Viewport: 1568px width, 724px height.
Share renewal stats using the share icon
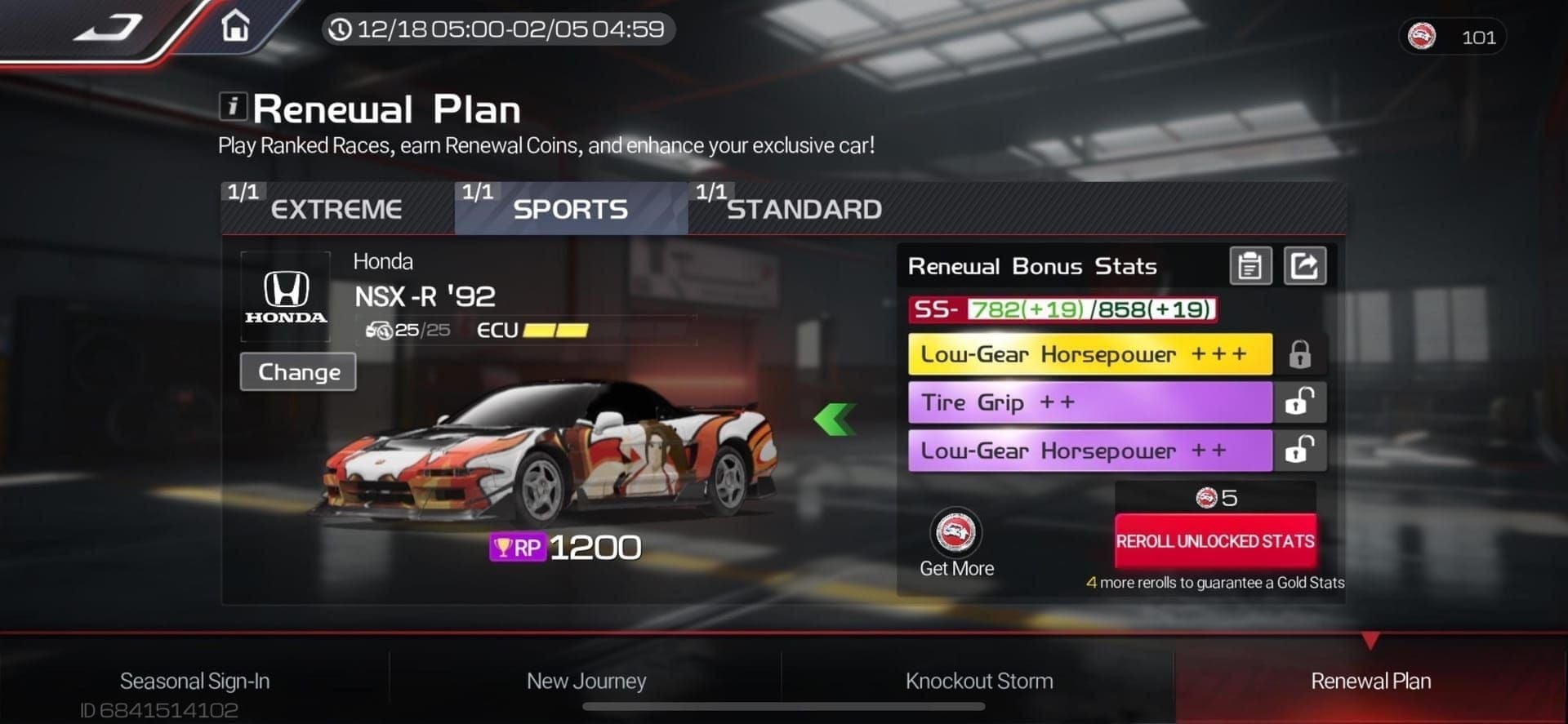1304,265
